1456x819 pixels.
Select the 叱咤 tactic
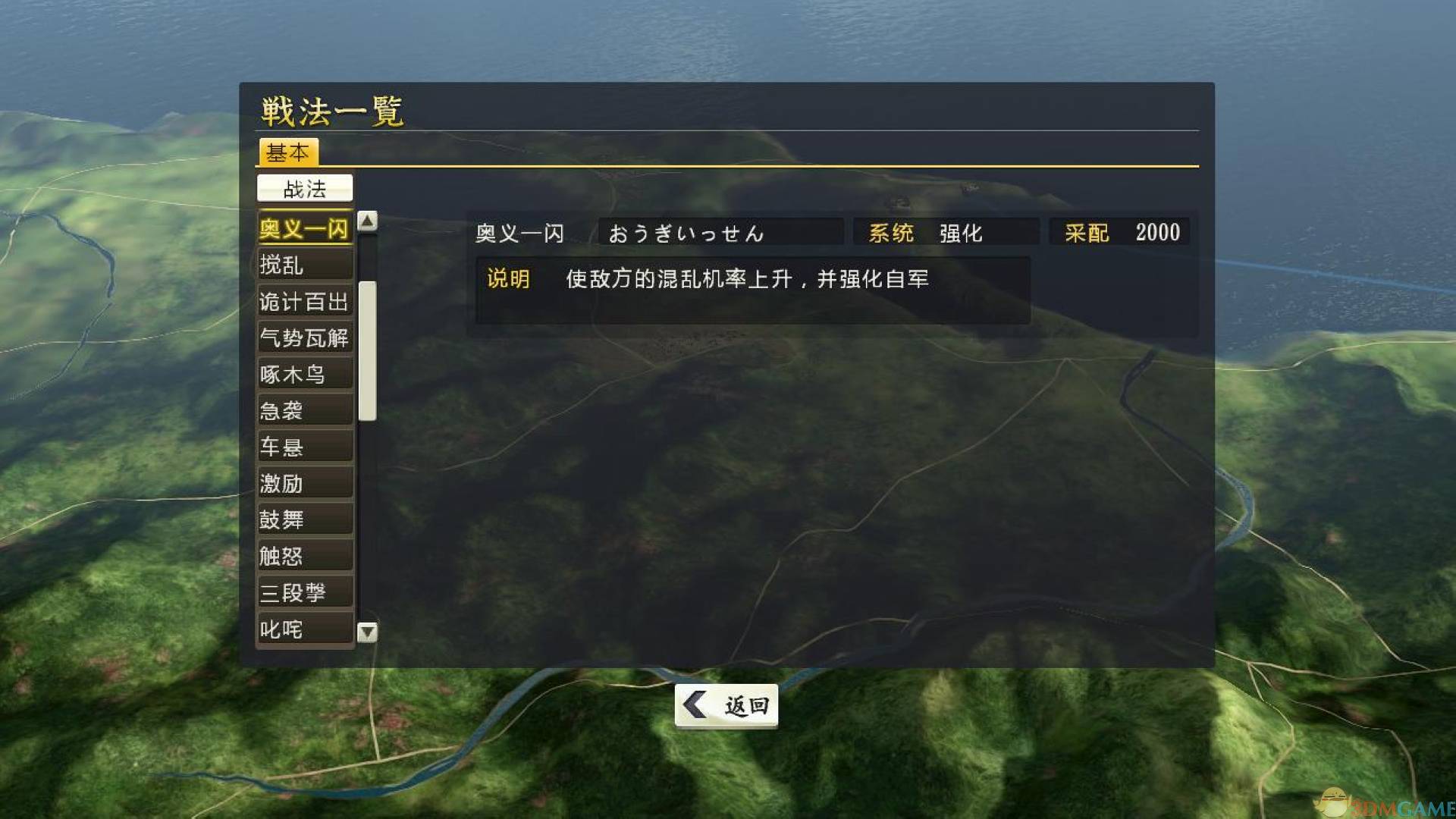click(x=303, y=629)
